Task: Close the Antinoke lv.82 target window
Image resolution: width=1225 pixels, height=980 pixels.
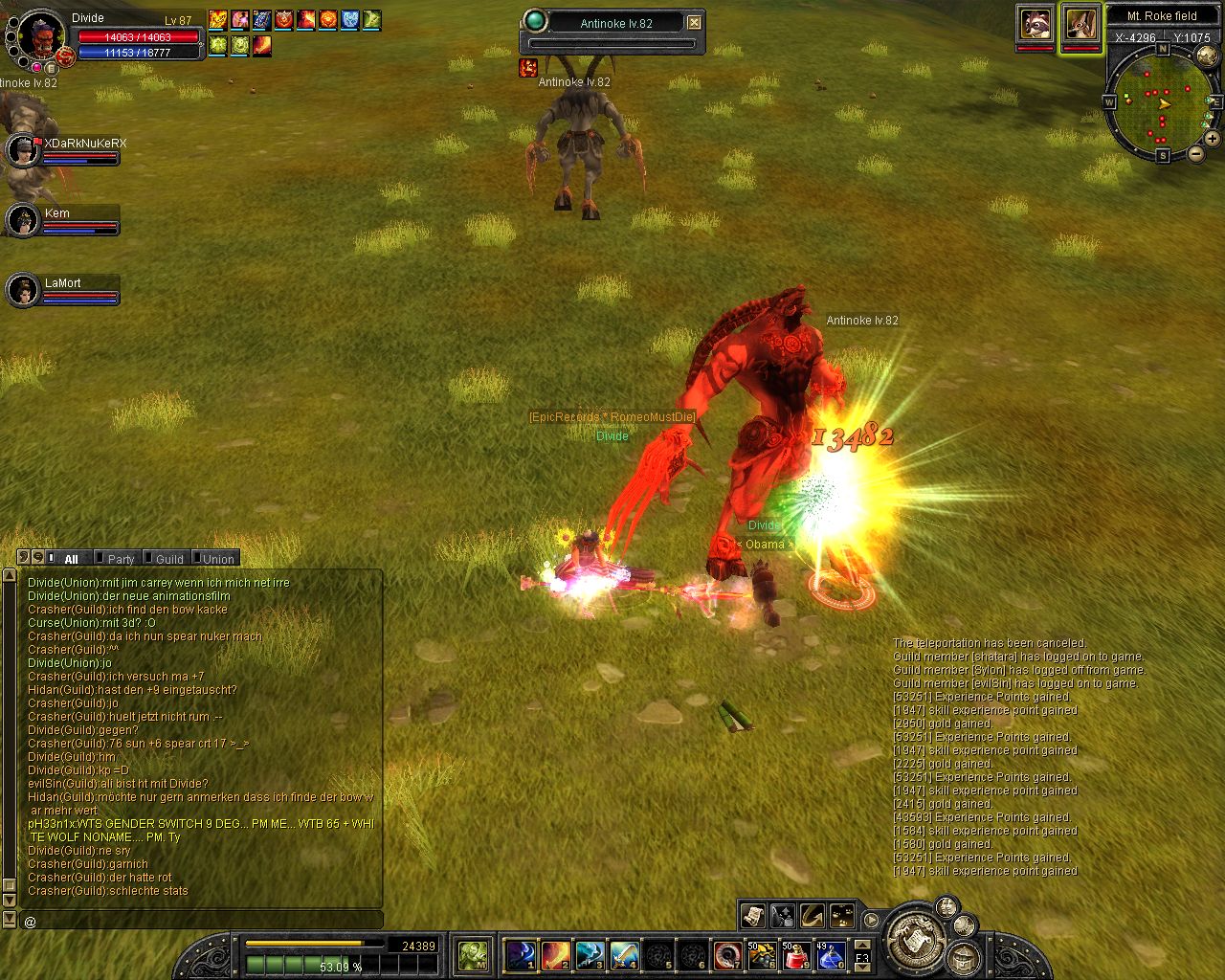Action: click(695, 22)
